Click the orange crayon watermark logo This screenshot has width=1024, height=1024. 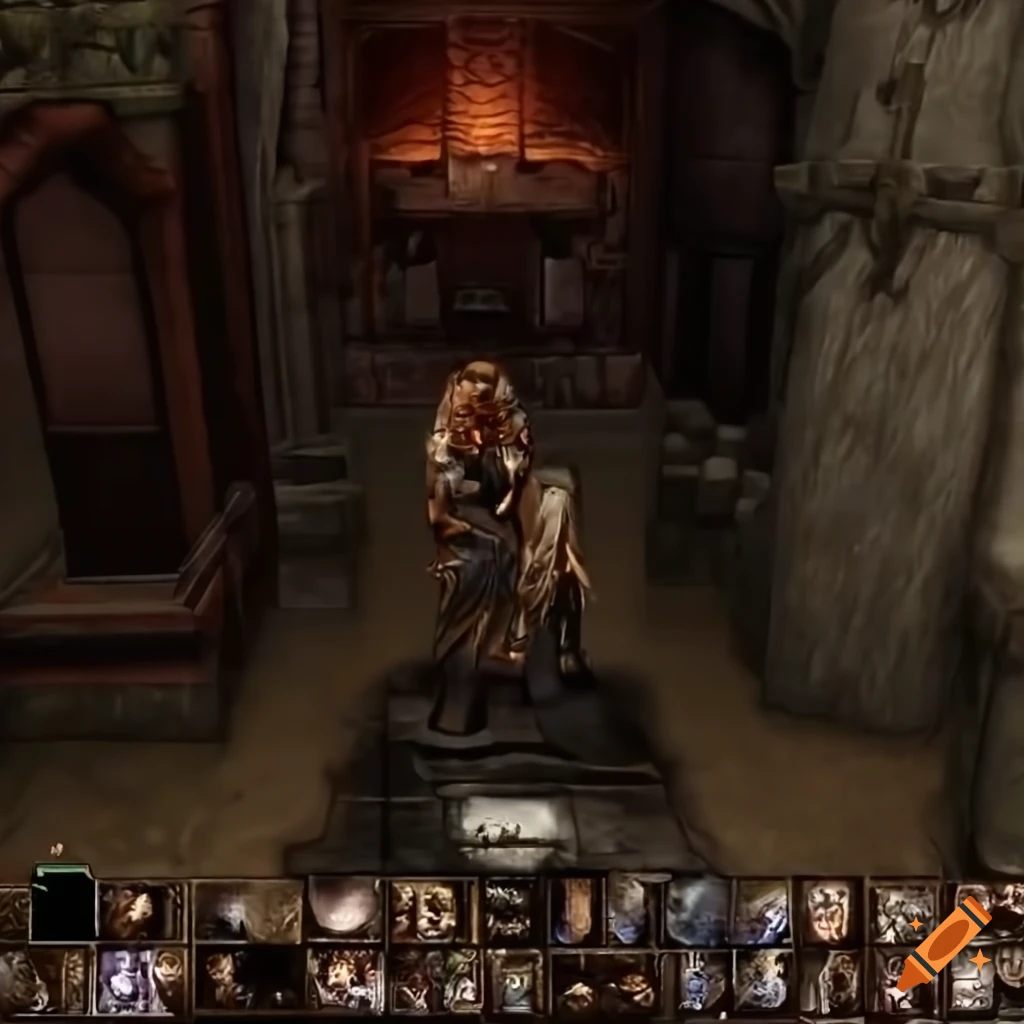[x=943, y=944]
